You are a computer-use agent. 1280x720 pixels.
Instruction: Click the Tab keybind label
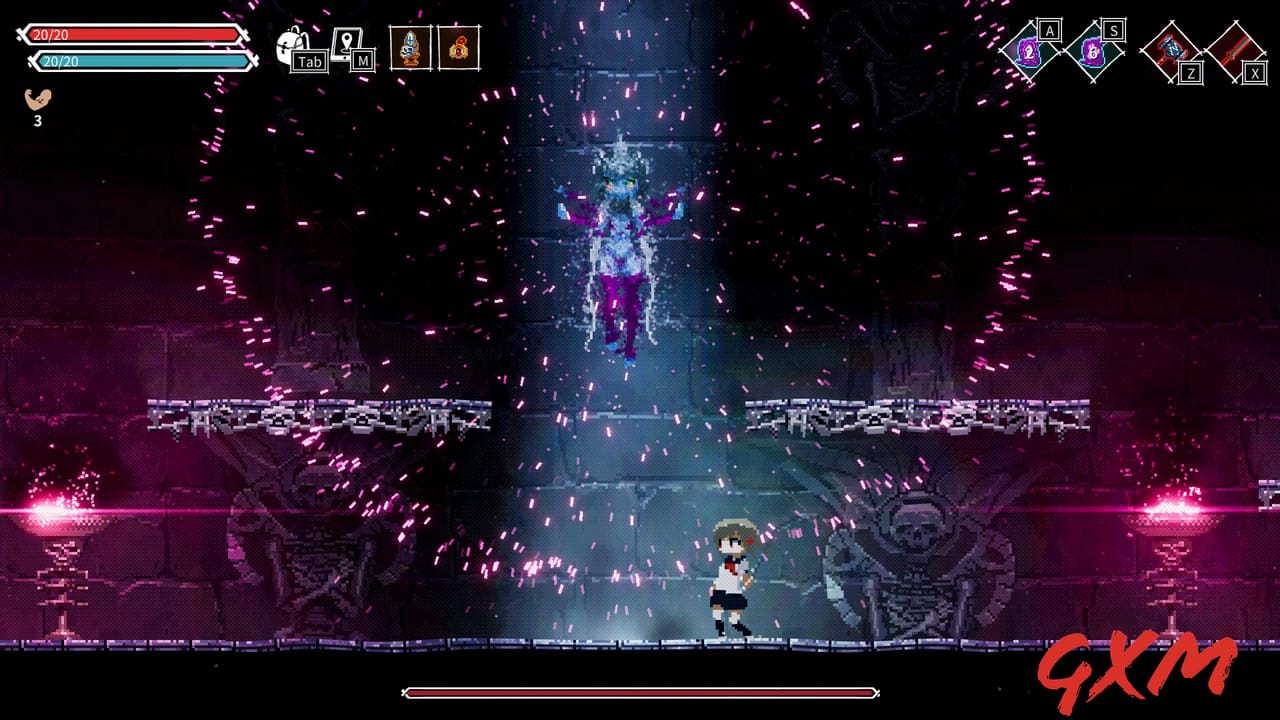tap(308, 61)
